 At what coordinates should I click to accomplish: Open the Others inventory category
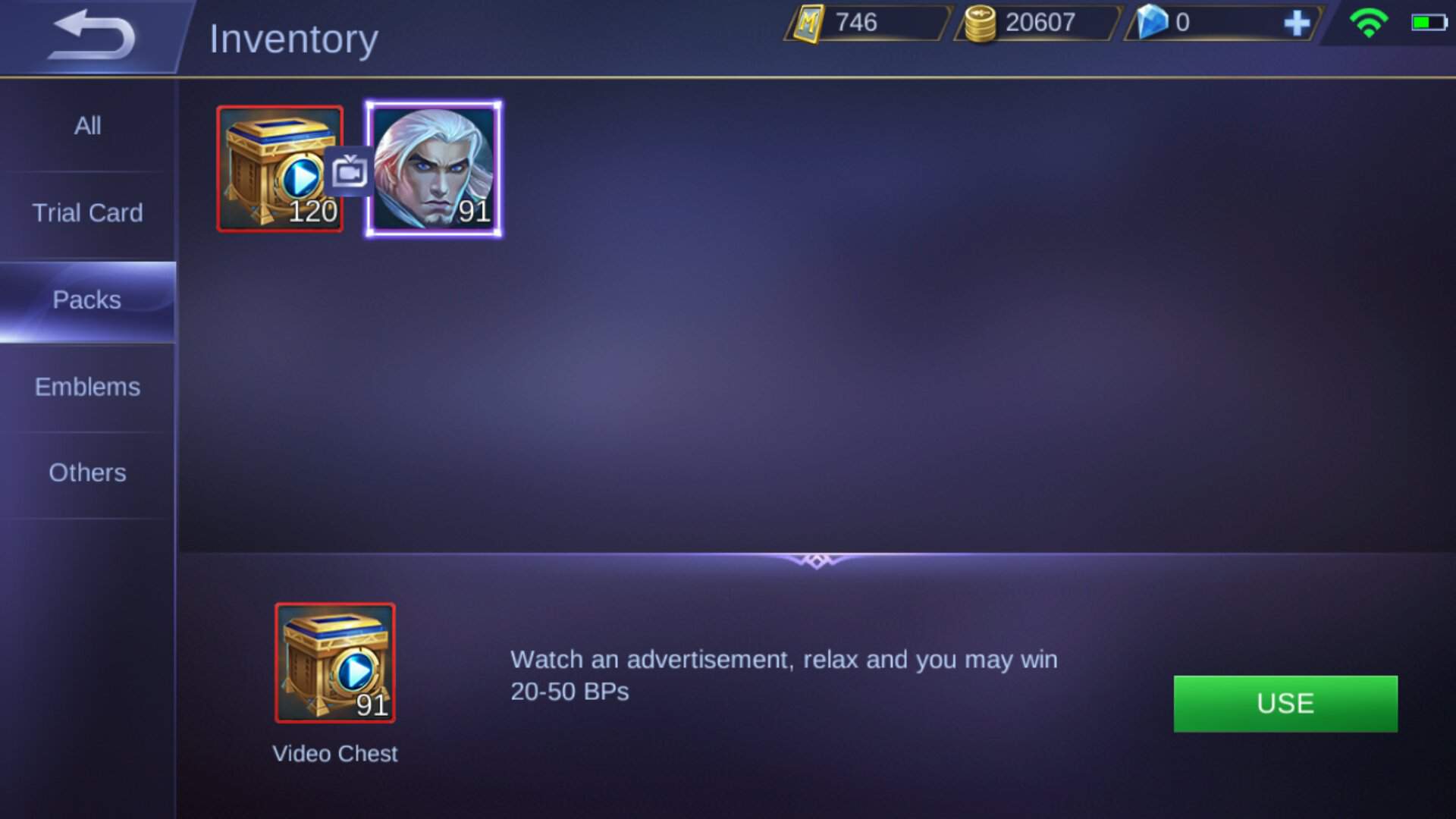pos(87,472)
